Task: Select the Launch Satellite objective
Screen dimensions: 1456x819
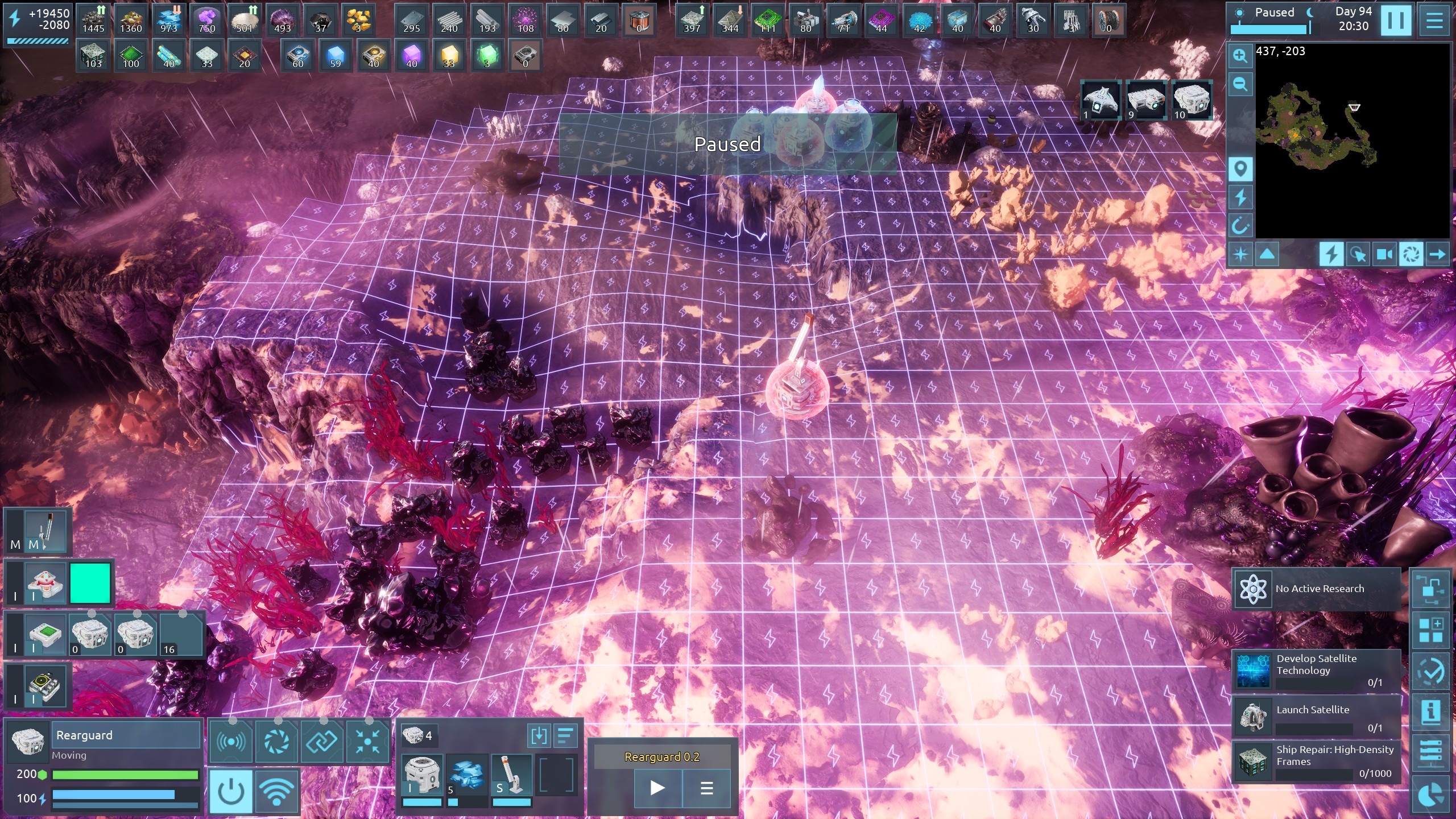Action: click(x=1316, y=717)
